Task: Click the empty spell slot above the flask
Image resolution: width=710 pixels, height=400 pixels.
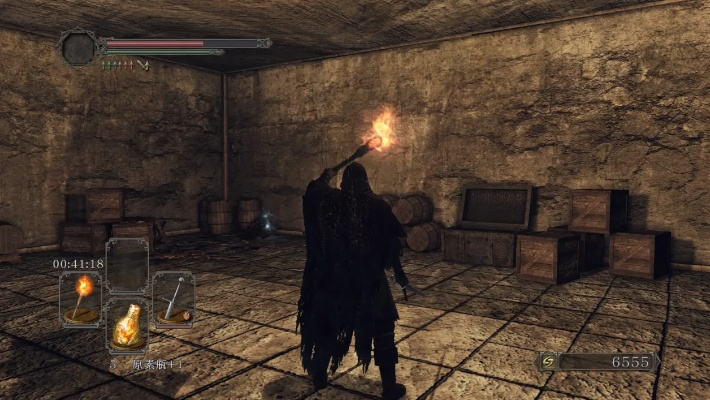Action: [x=127, y=266]
